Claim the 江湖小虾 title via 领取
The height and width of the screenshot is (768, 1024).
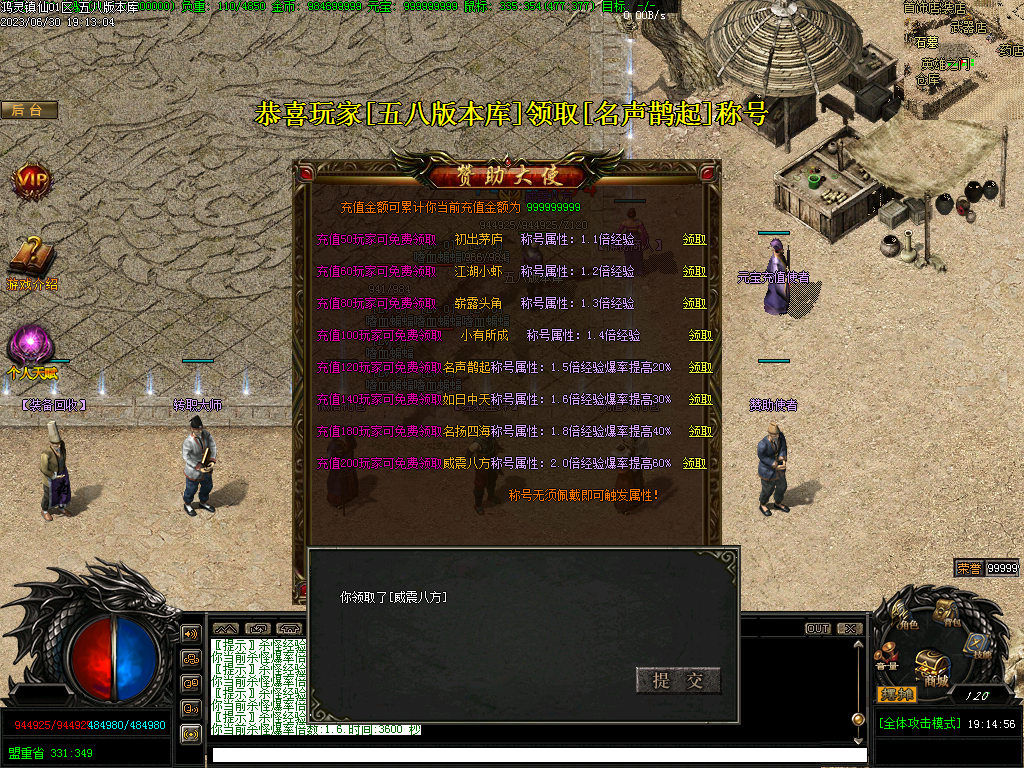[694, 272]
